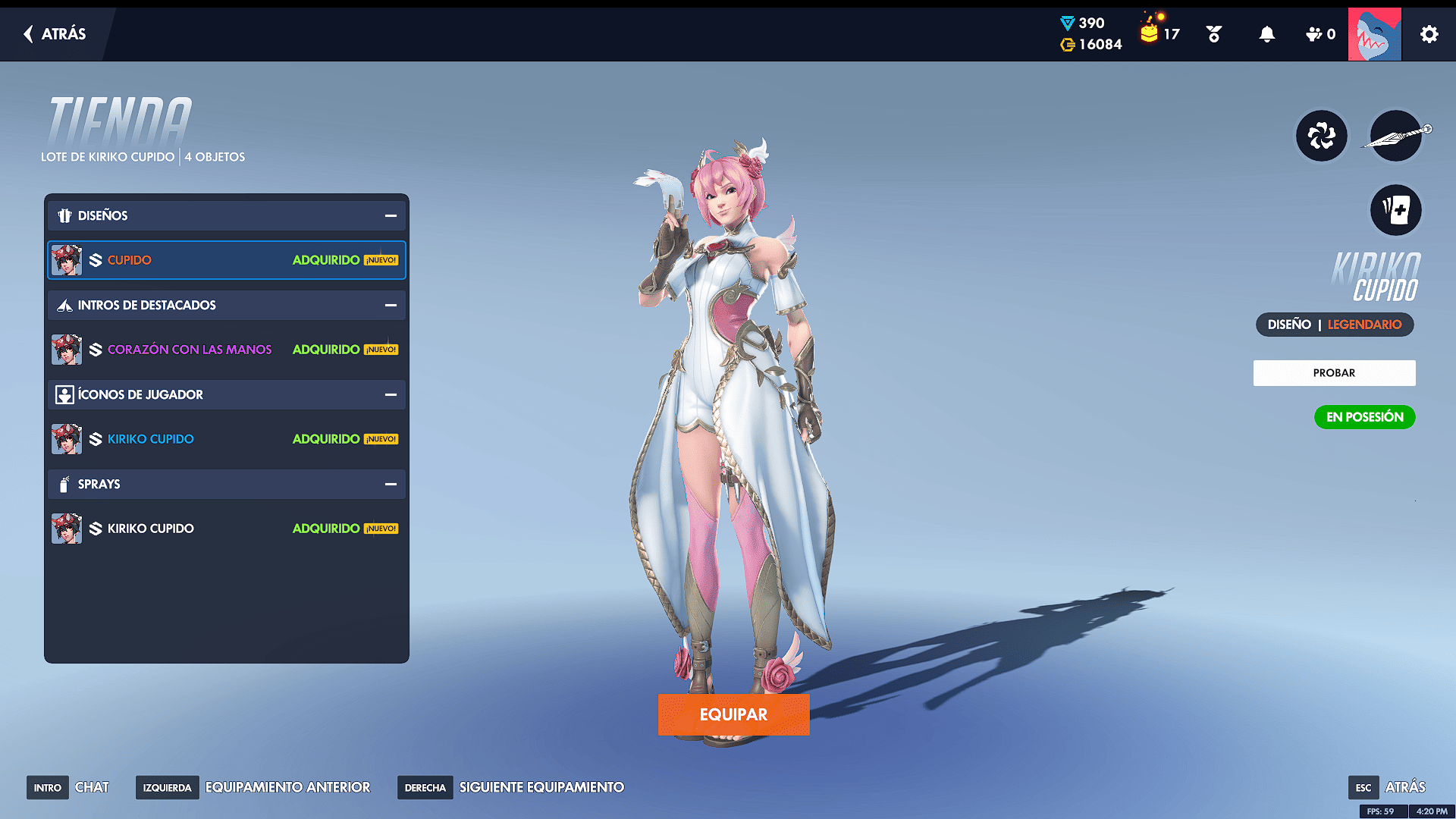Open the social group icon

[1319, 34]
